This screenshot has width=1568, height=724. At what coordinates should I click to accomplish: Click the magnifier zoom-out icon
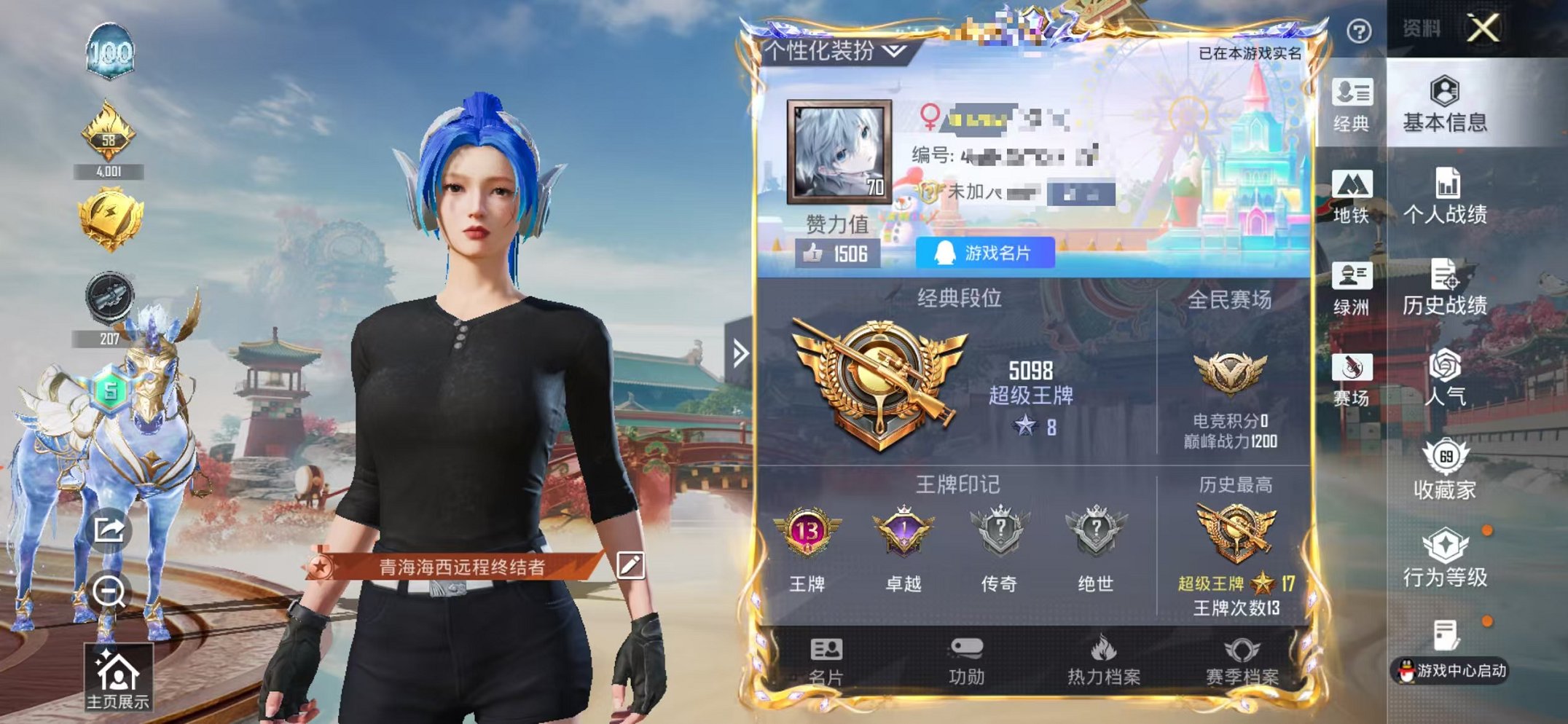[109, 590]
